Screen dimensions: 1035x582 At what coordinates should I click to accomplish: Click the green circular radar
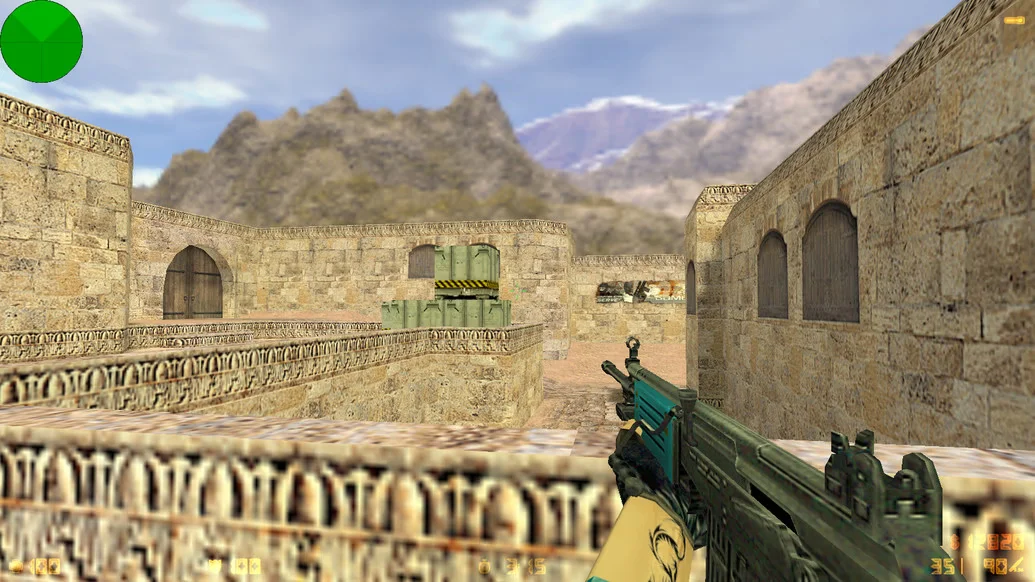(41, 41)
